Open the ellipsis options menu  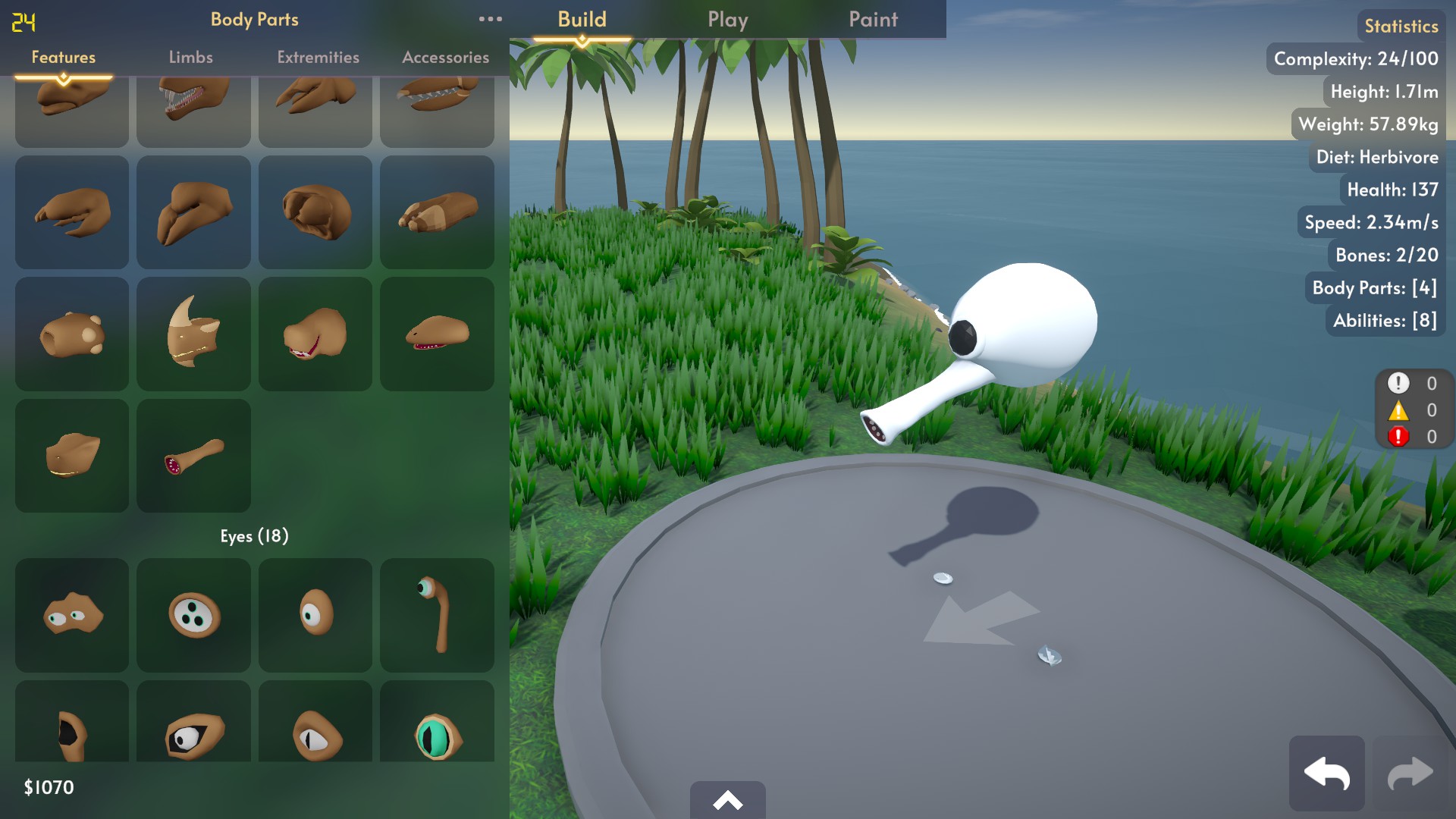491,19
